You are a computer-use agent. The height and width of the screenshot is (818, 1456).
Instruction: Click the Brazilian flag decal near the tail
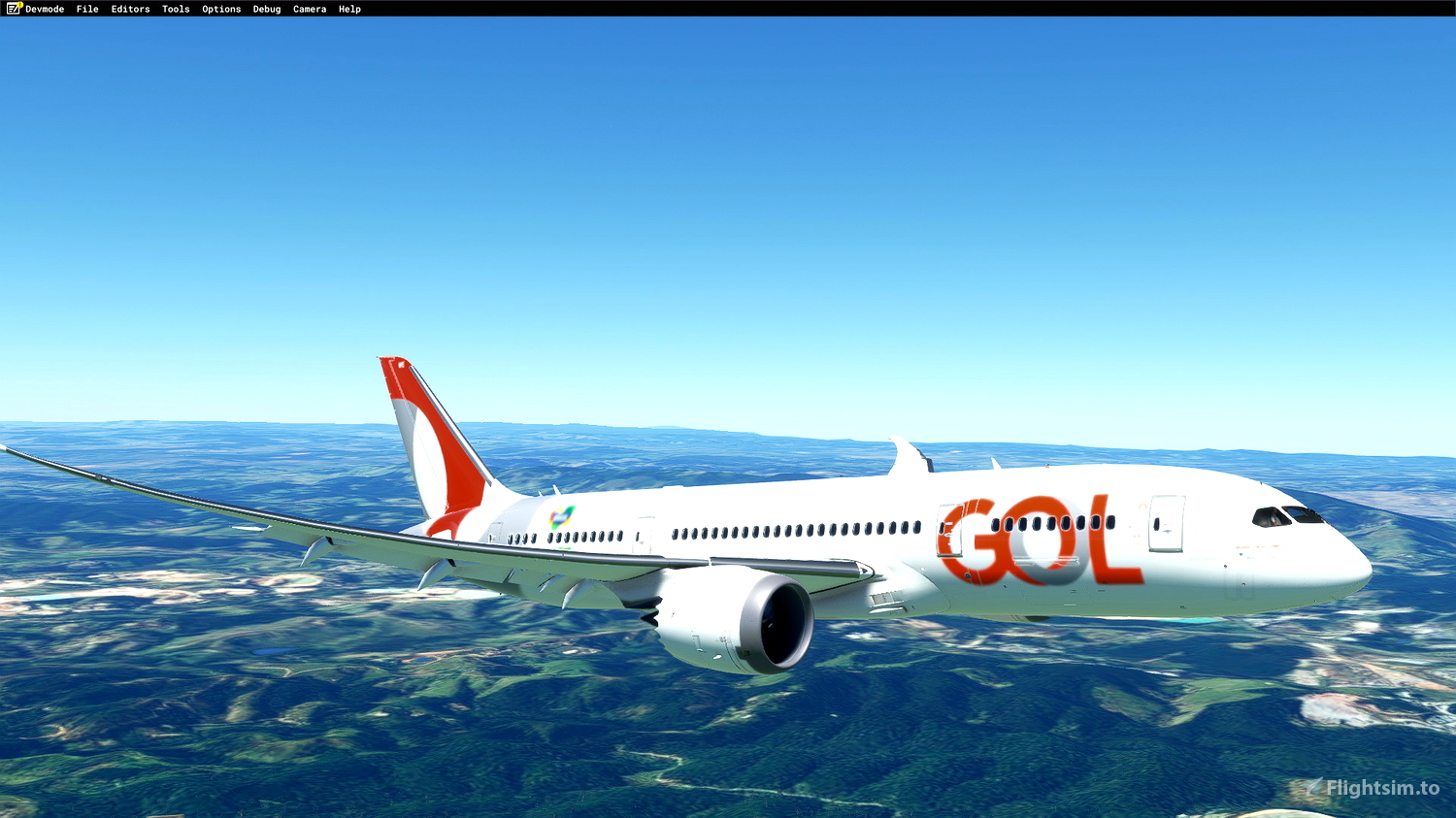pos(560,518)
